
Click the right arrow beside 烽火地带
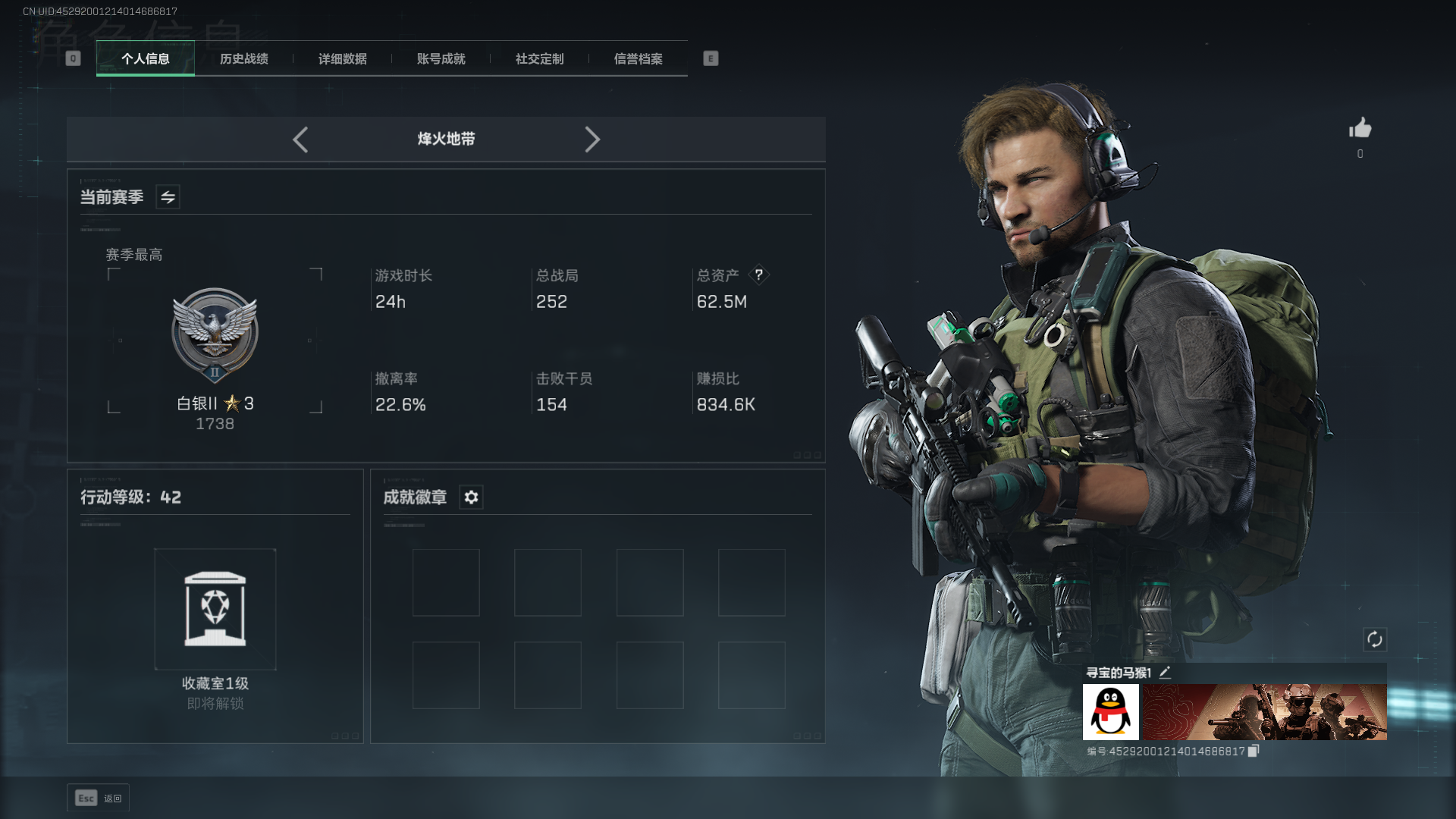coord(592,140)
